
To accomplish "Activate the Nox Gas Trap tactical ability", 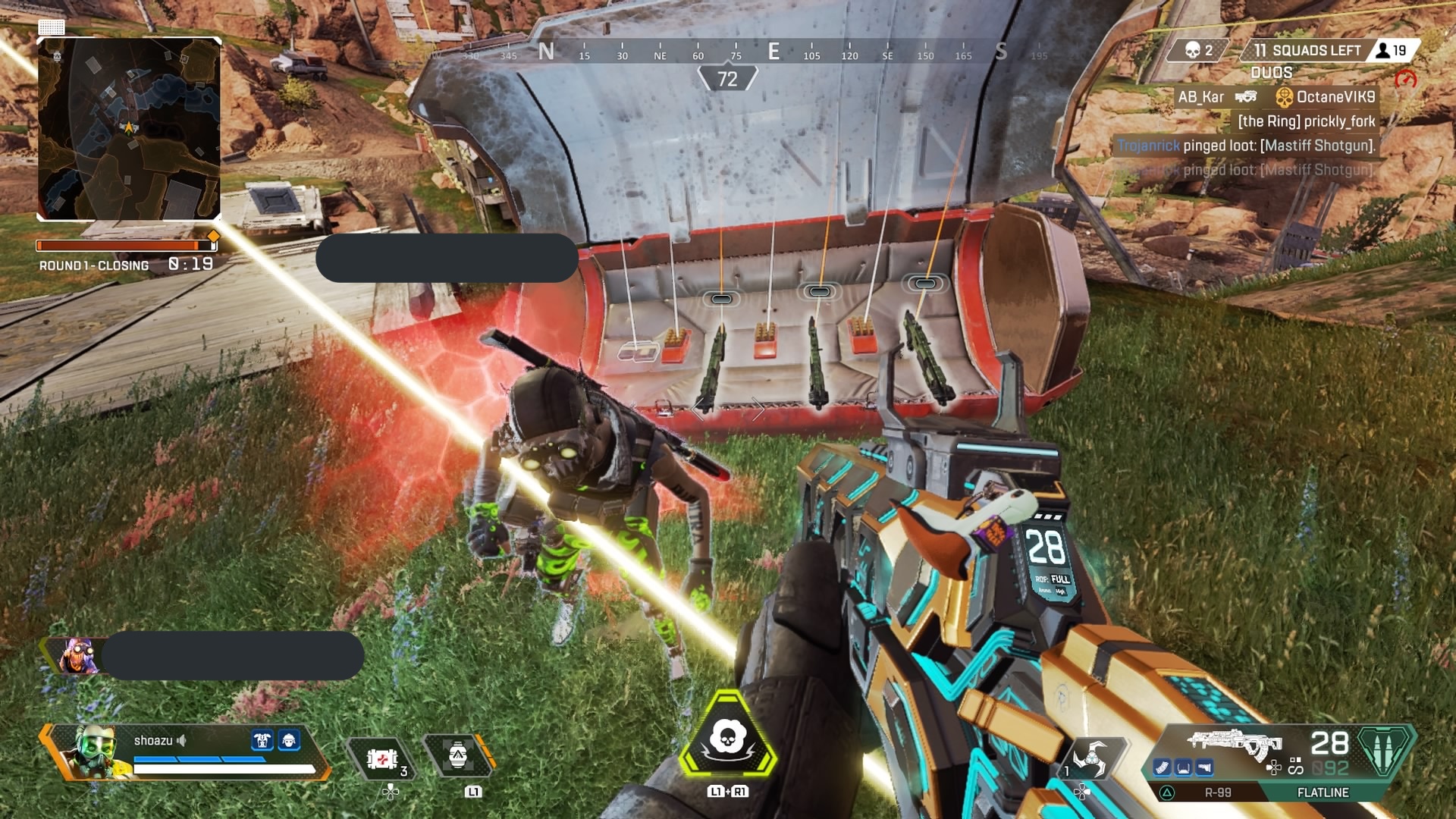I will tap(458, 756).
